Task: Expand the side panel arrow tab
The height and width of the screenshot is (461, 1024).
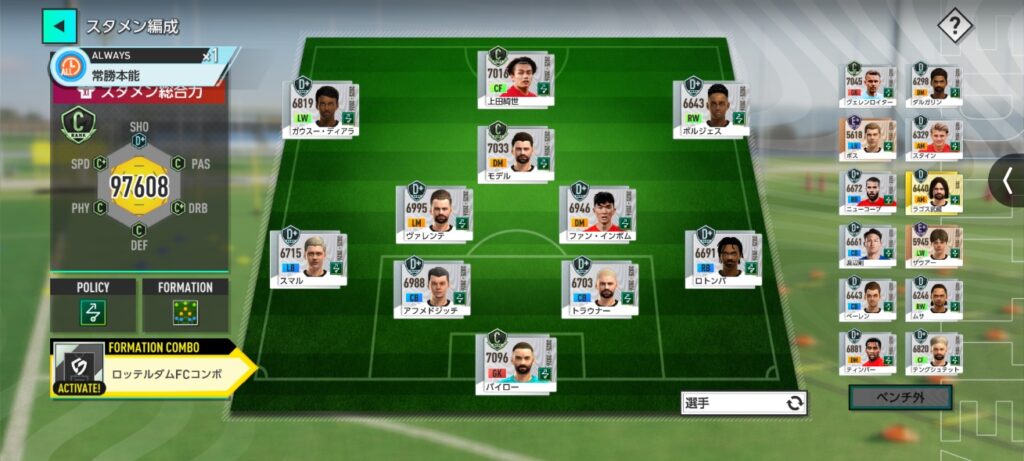Action: [x=1007, y=180]
